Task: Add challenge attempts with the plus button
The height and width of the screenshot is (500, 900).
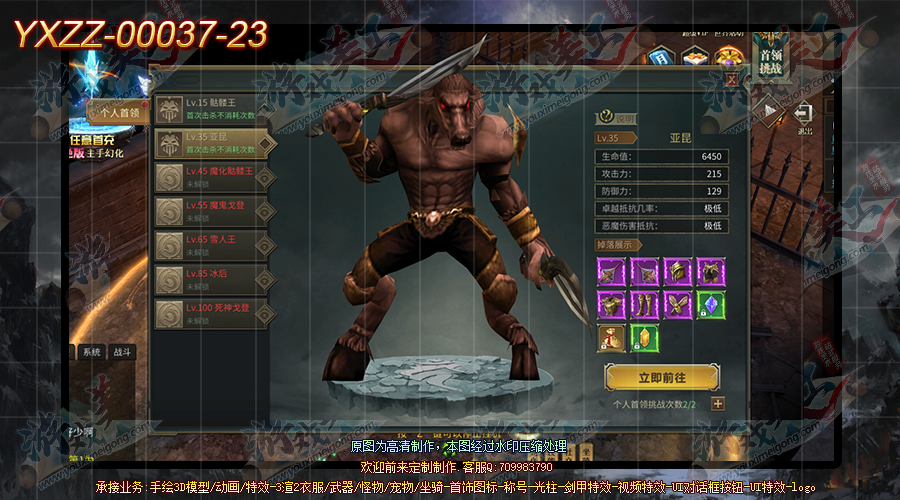Action: [x=718, y=404]
